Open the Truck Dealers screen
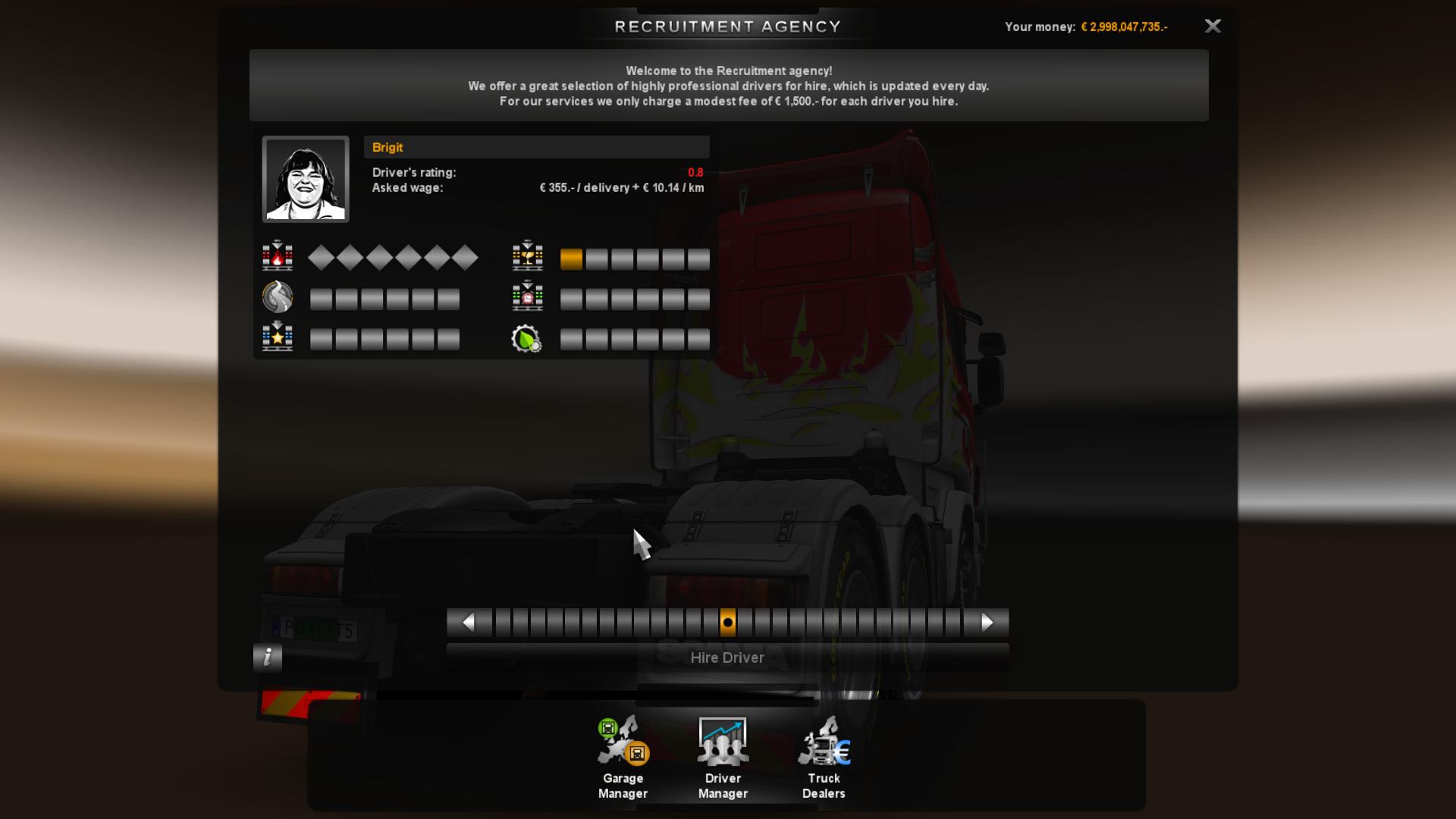Viewport: 1456px width, 819px height. [824, 758]
